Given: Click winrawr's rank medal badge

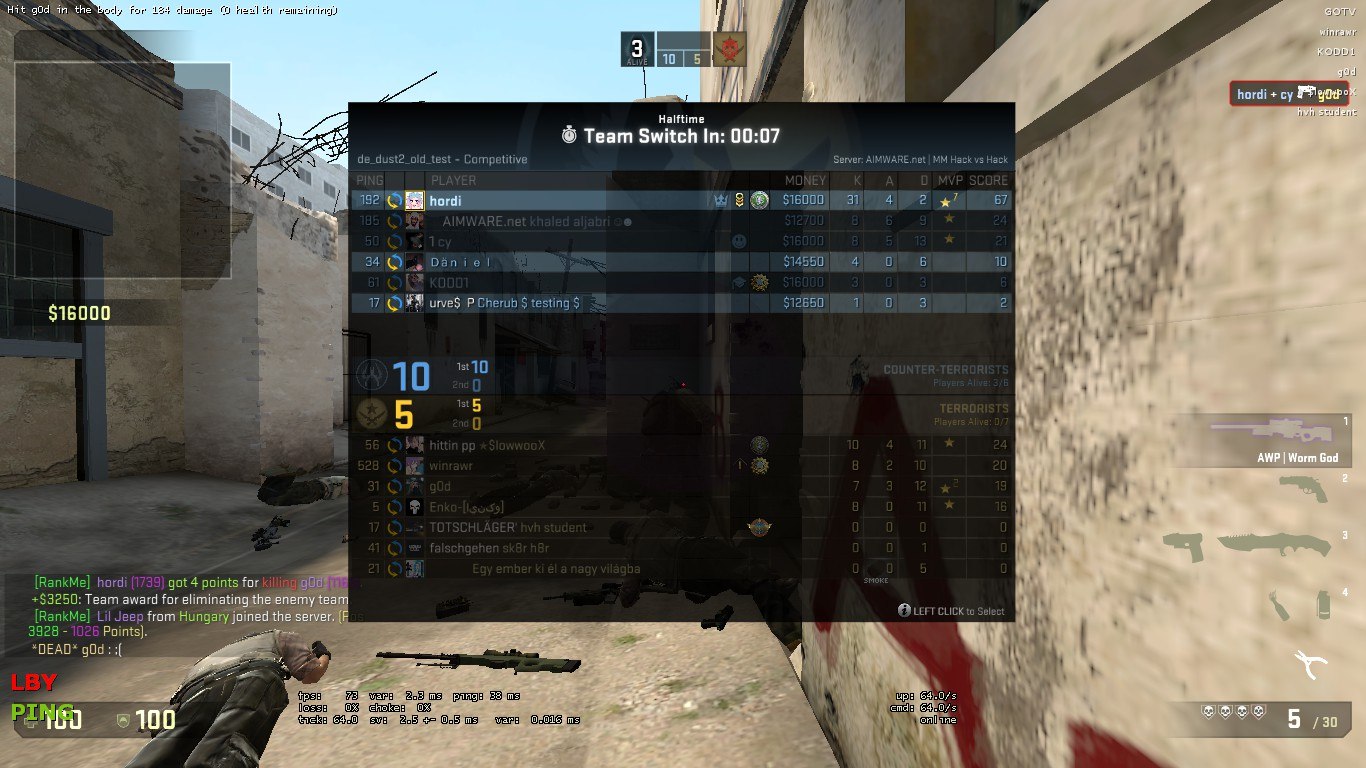Looking at the screenshot, I should tap(760, 466).
